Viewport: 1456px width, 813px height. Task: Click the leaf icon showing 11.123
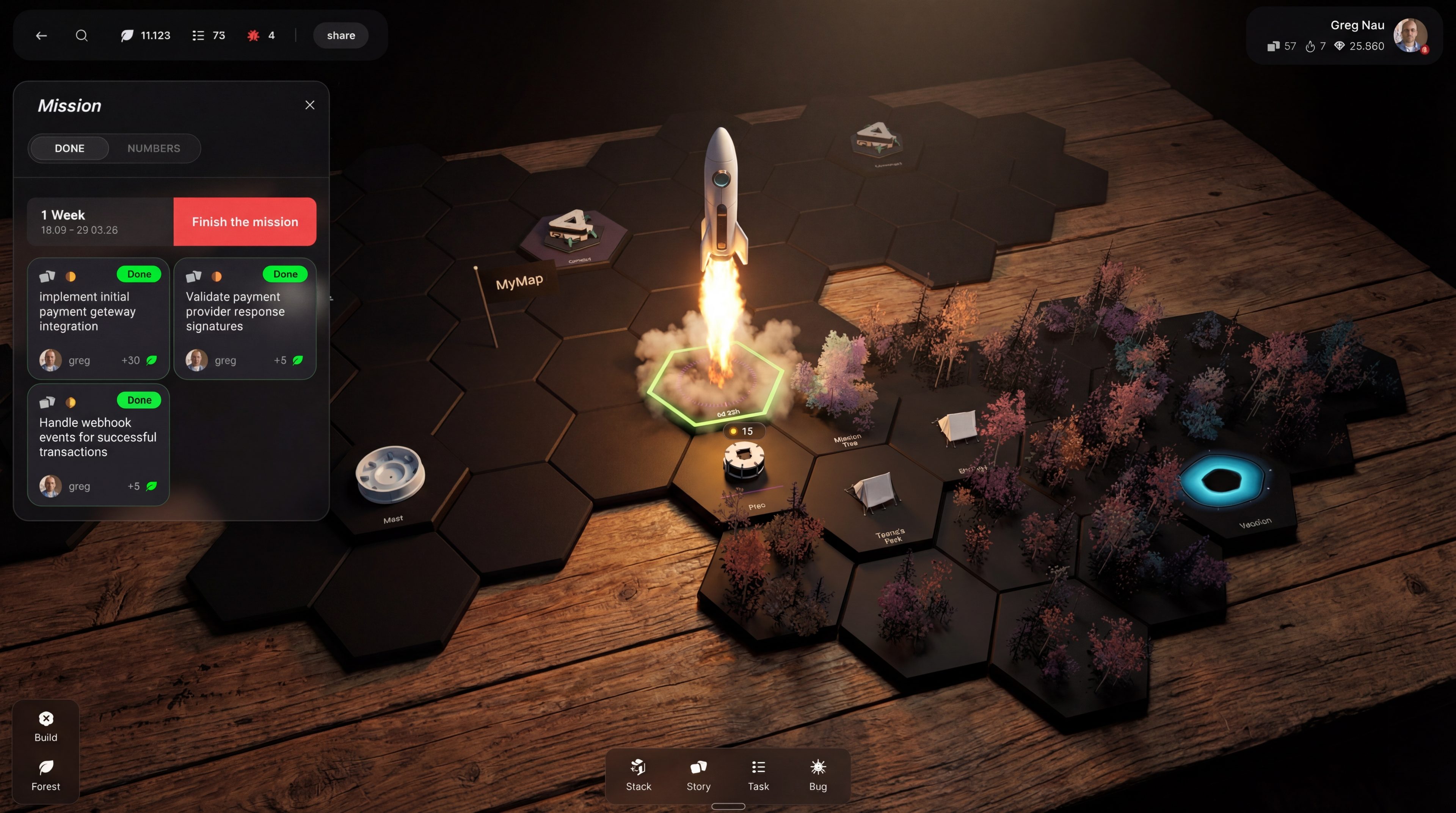click(x=127, y=35)
